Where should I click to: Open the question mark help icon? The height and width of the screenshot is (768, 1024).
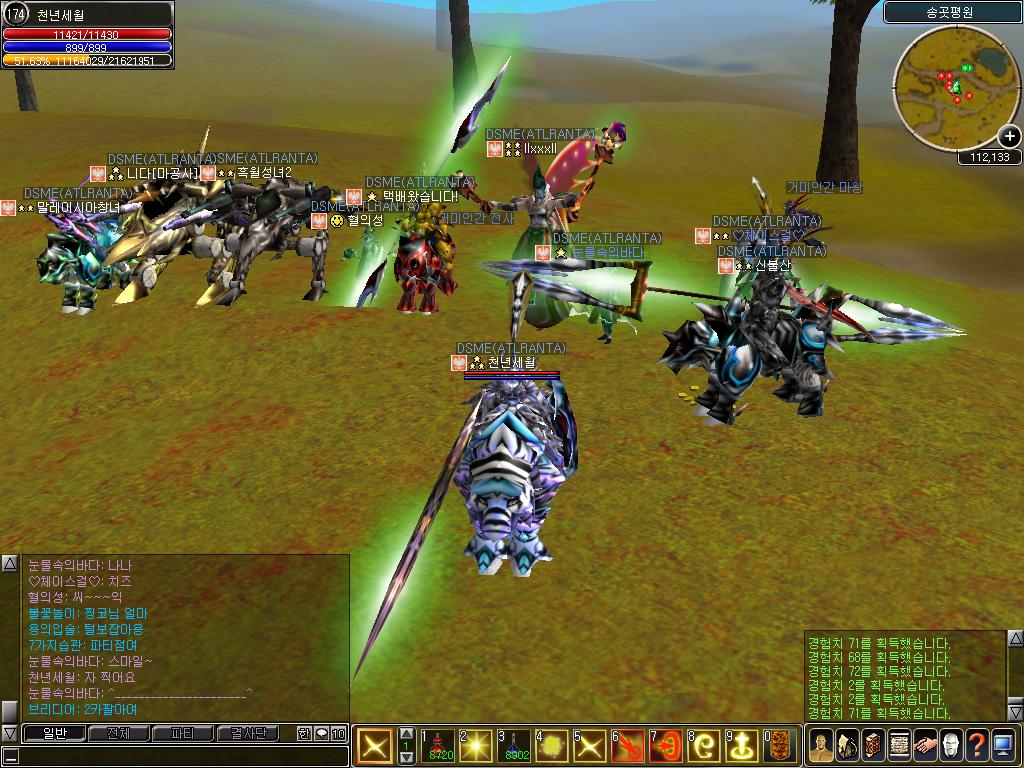click(x=977, y=746)
